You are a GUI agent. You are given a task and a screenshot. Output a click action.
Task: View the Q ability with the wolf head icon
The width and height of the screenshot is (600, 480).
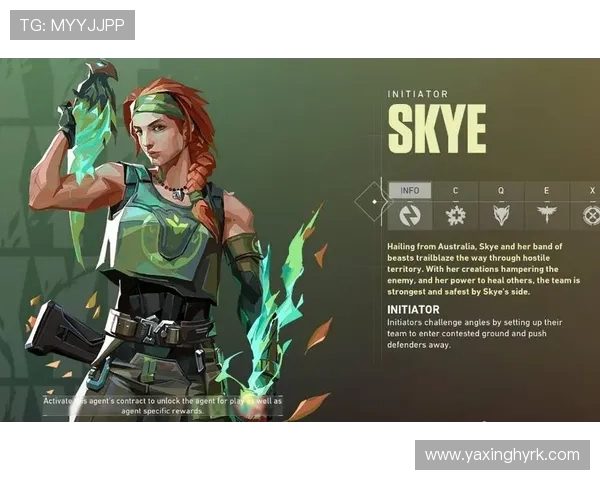point(501,214)
